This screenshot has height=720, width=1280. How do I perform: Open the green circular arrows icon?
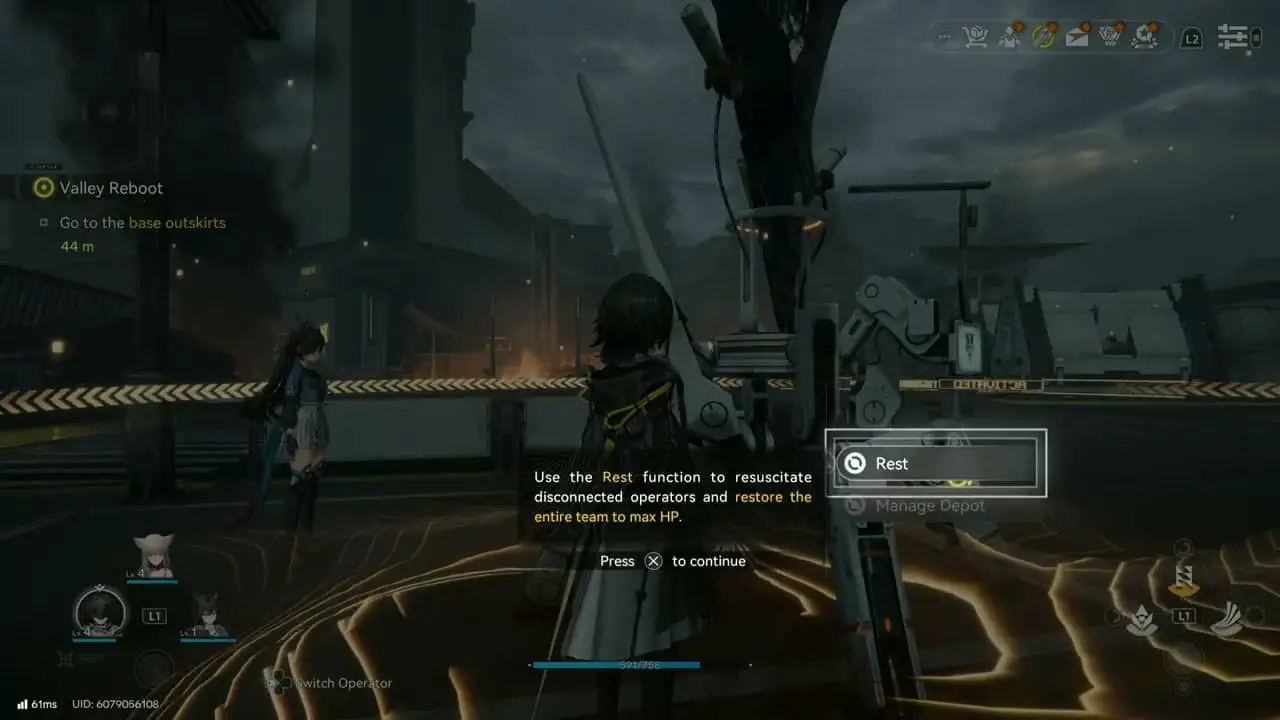[x=1043, y=38]
